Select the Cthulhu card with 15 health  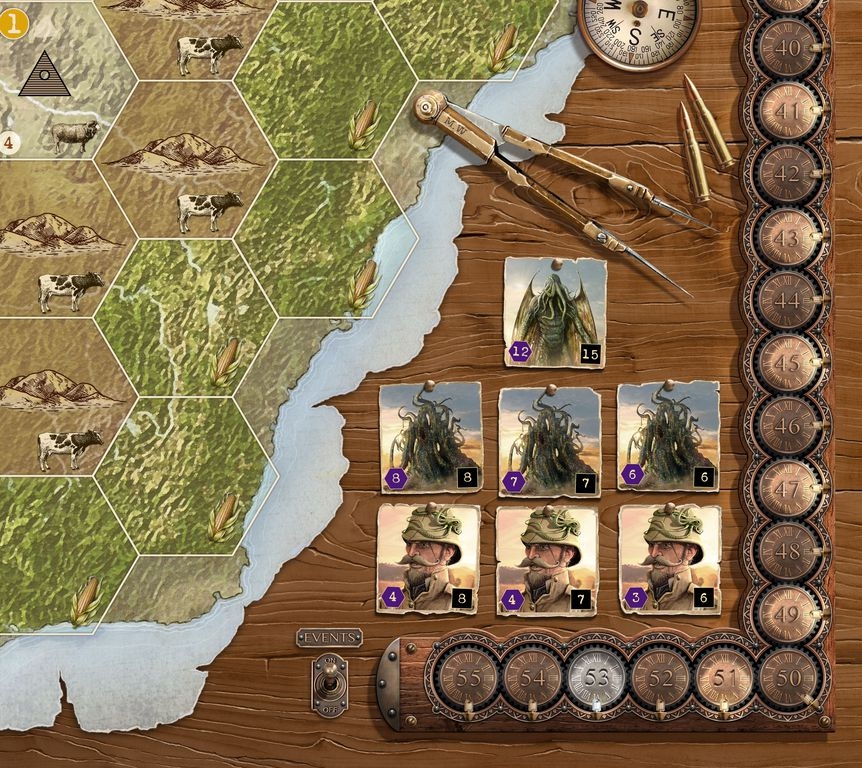pyautogui.click(x=555, y=312)
